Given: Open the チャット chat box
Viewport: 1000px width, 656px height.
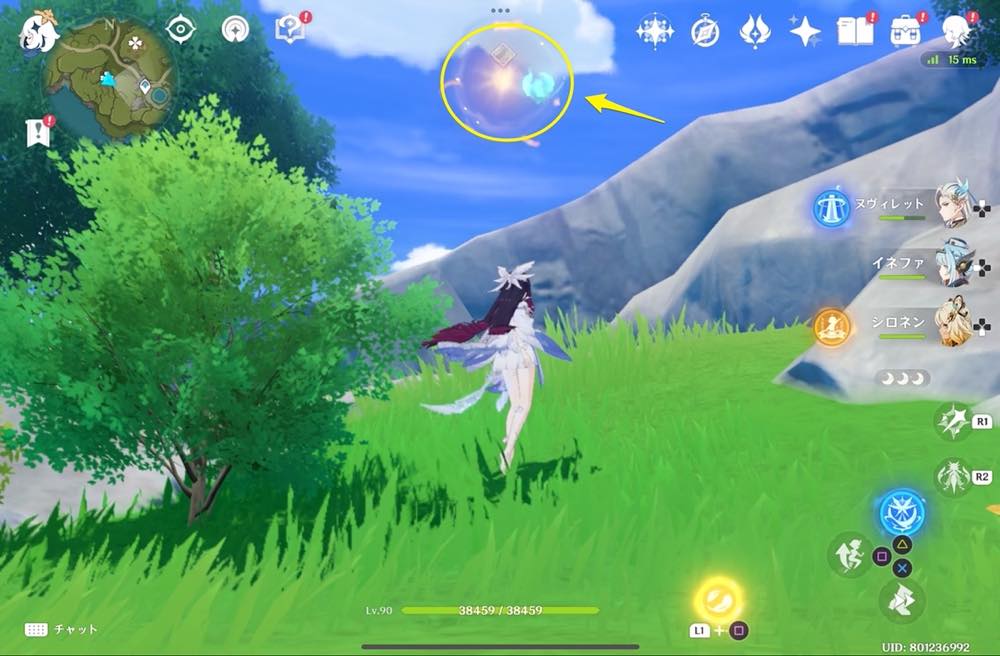Looking at the screenshot, I should [60, 629].
